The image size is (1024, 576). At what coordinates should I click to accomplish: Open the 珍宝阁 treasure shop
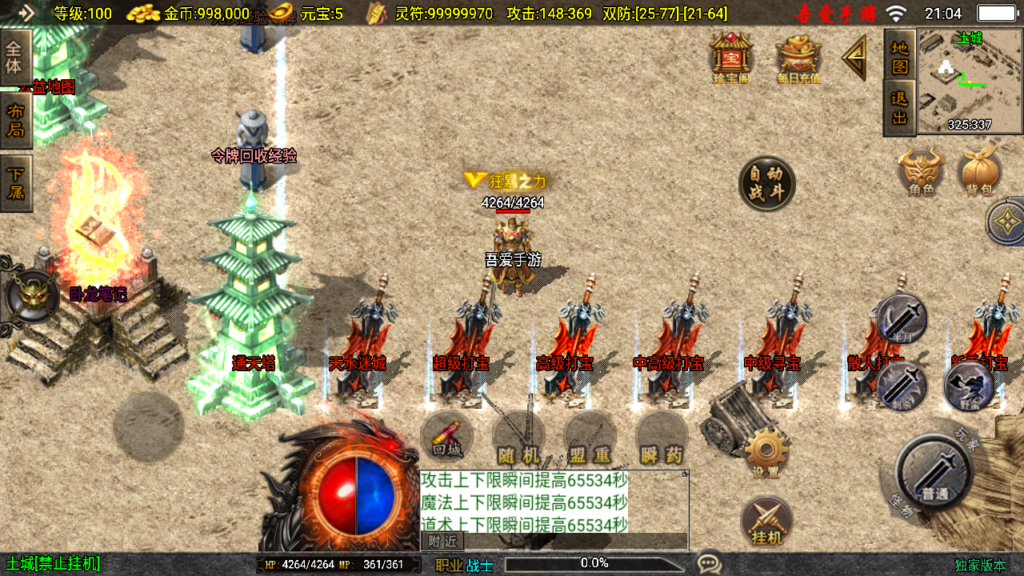731,56
